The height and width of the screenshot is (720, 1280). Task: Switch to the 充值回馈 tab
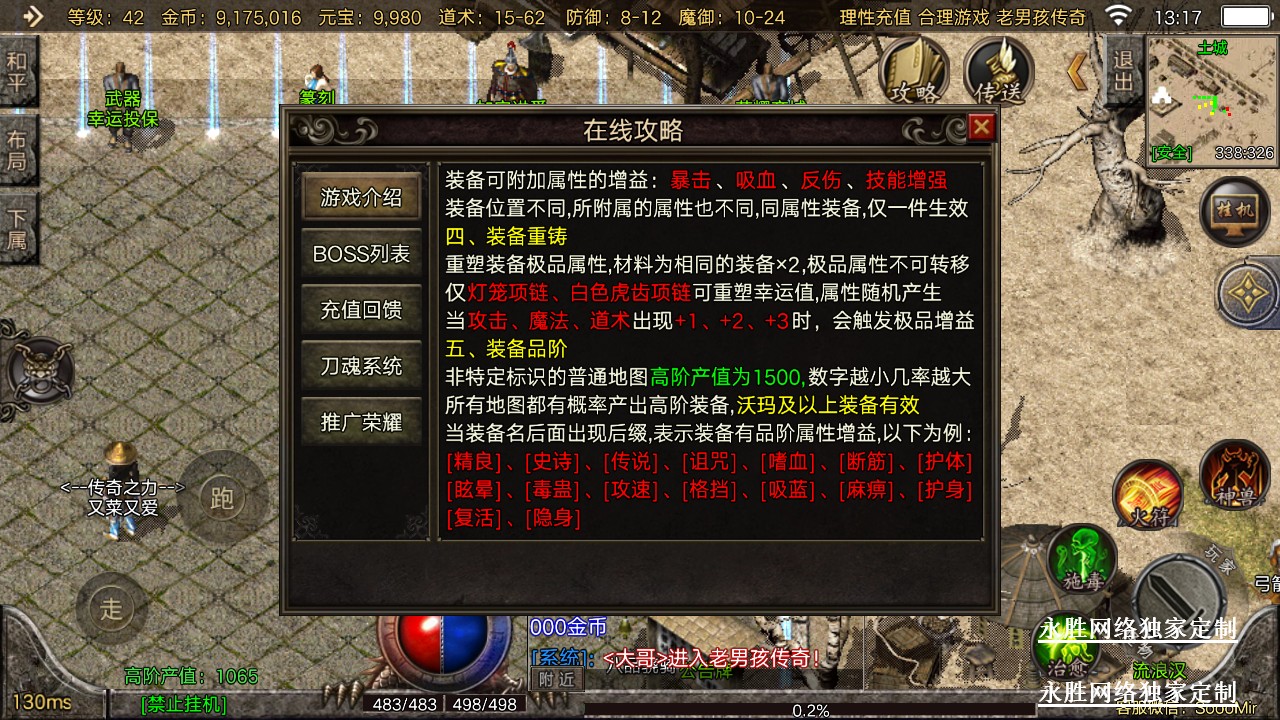pyautogui.click(x=361, y=310)
